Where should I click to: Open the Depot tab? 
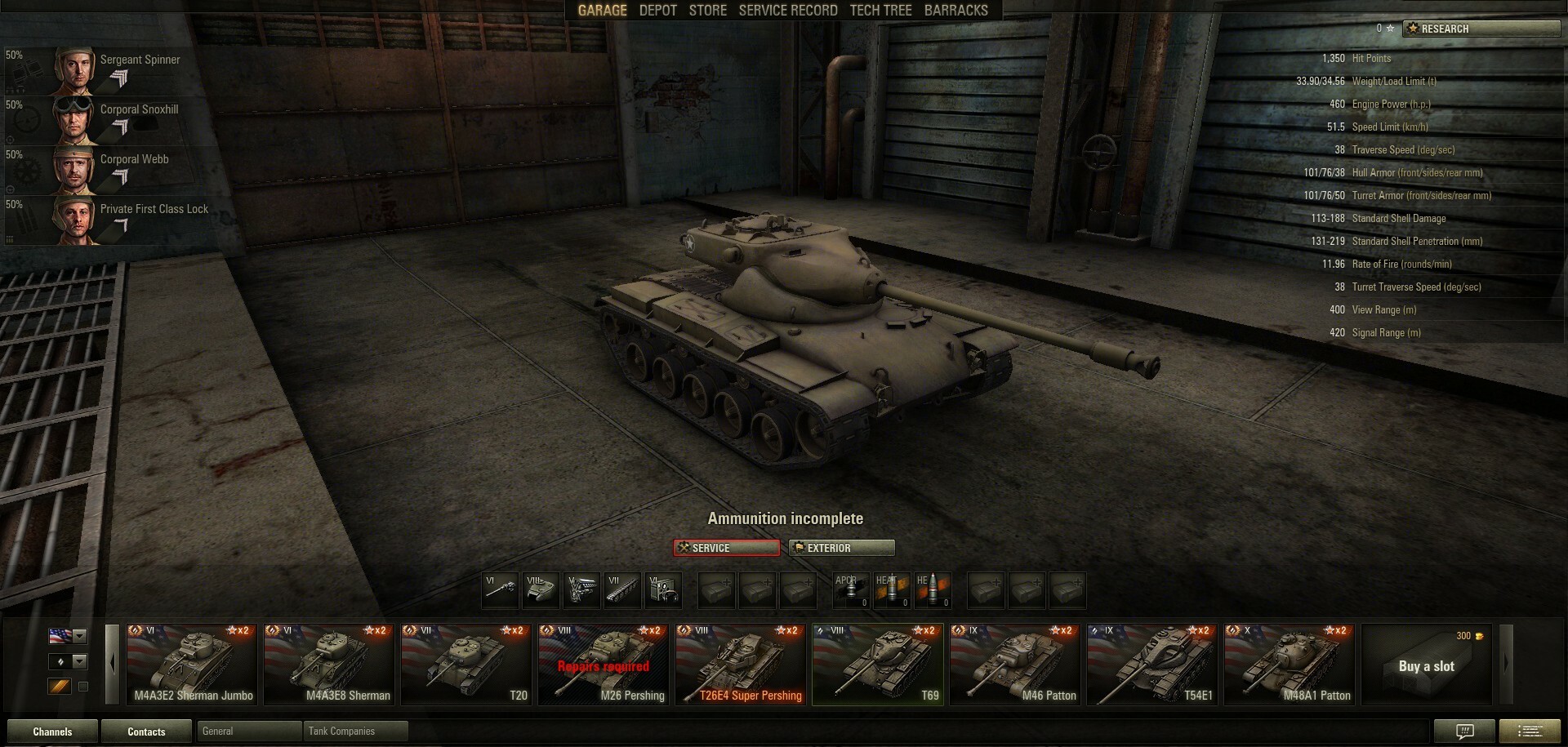click(x=657, y=11)
